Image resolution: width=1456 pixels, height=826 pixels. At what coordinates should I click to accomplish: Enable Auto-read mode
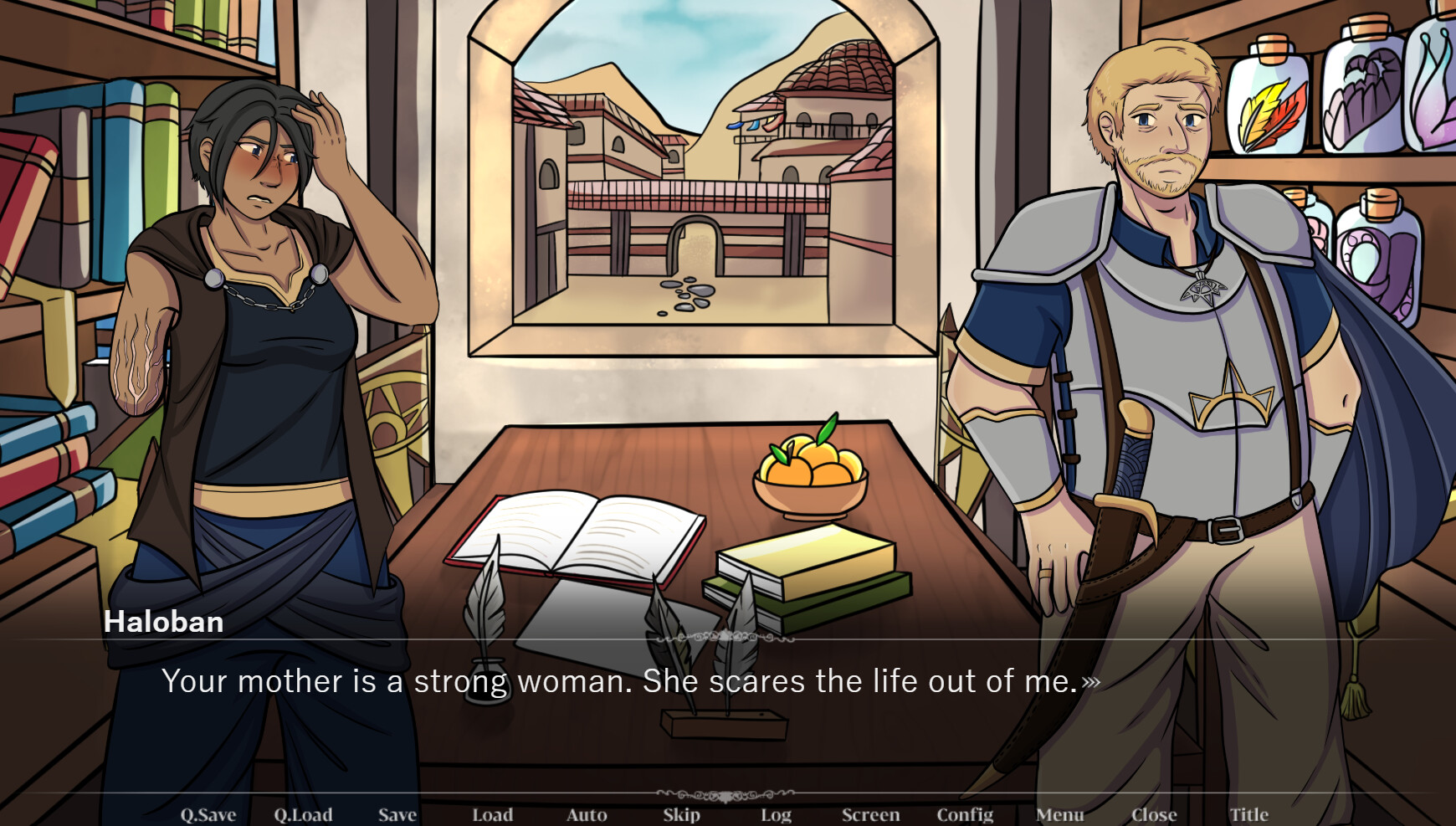point(587,814)
